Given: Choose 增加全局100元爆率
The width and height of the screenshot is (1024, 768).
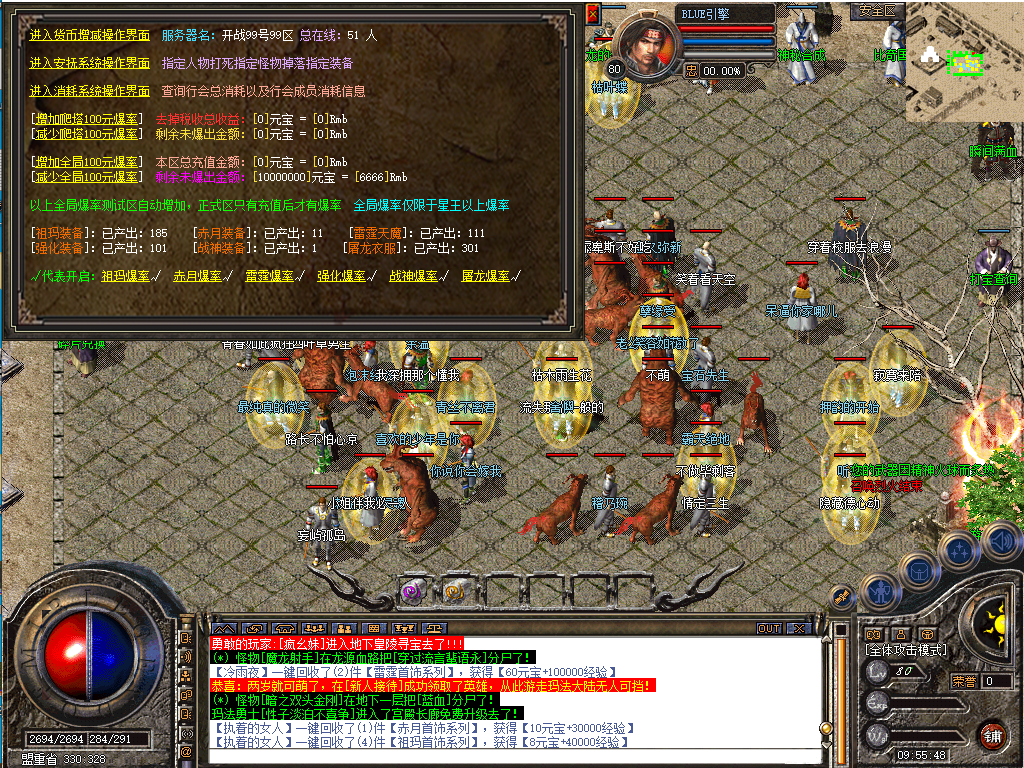Looking at the screenshot, I should click(x=88, y=162).
